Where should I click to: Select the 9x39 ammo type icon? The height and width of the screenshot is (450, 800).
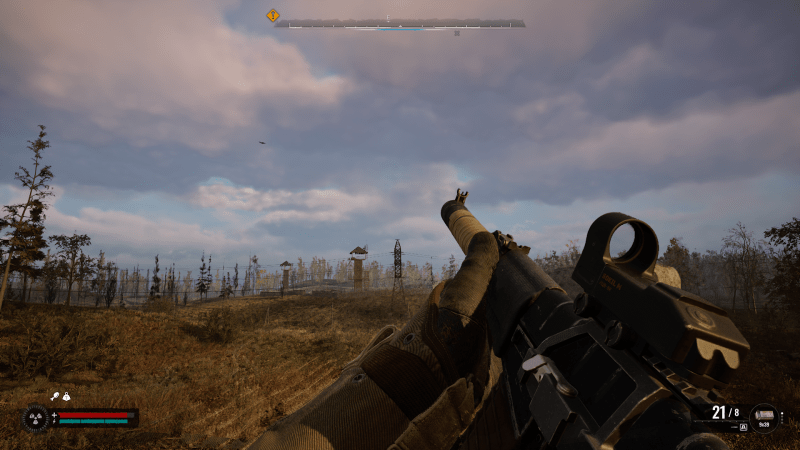tap(764, 415)
